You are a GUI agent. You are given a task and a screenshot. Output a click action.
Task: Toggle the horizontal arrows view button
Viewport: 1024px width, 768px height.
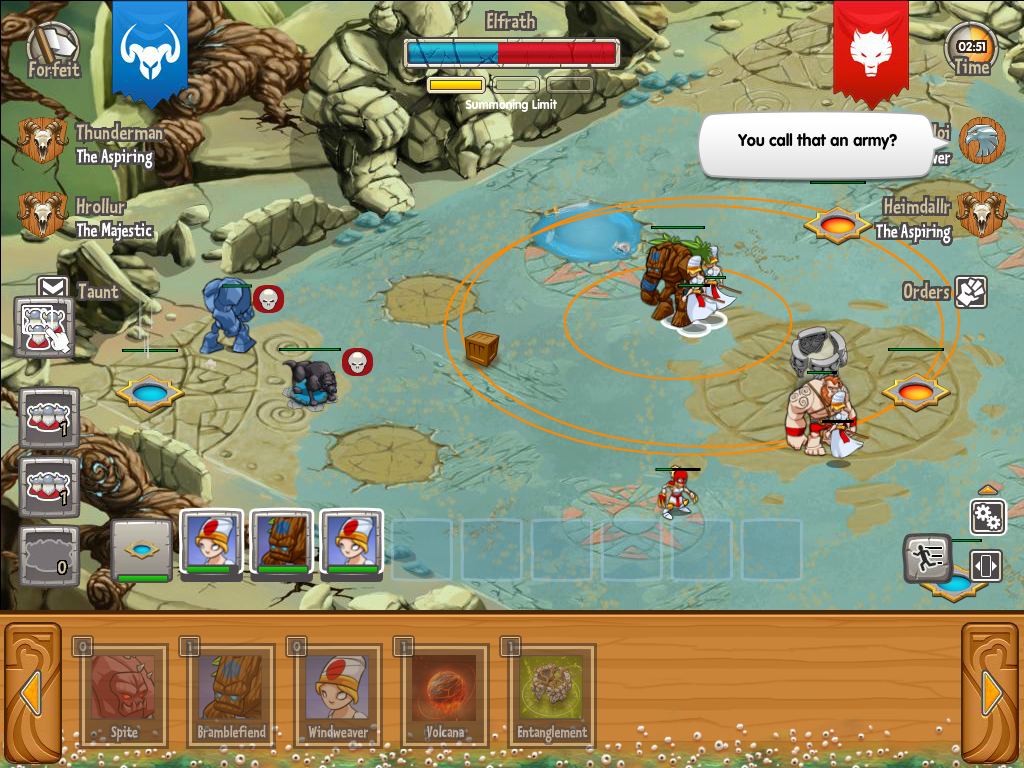pyautogui.click(x=985, y=565)
